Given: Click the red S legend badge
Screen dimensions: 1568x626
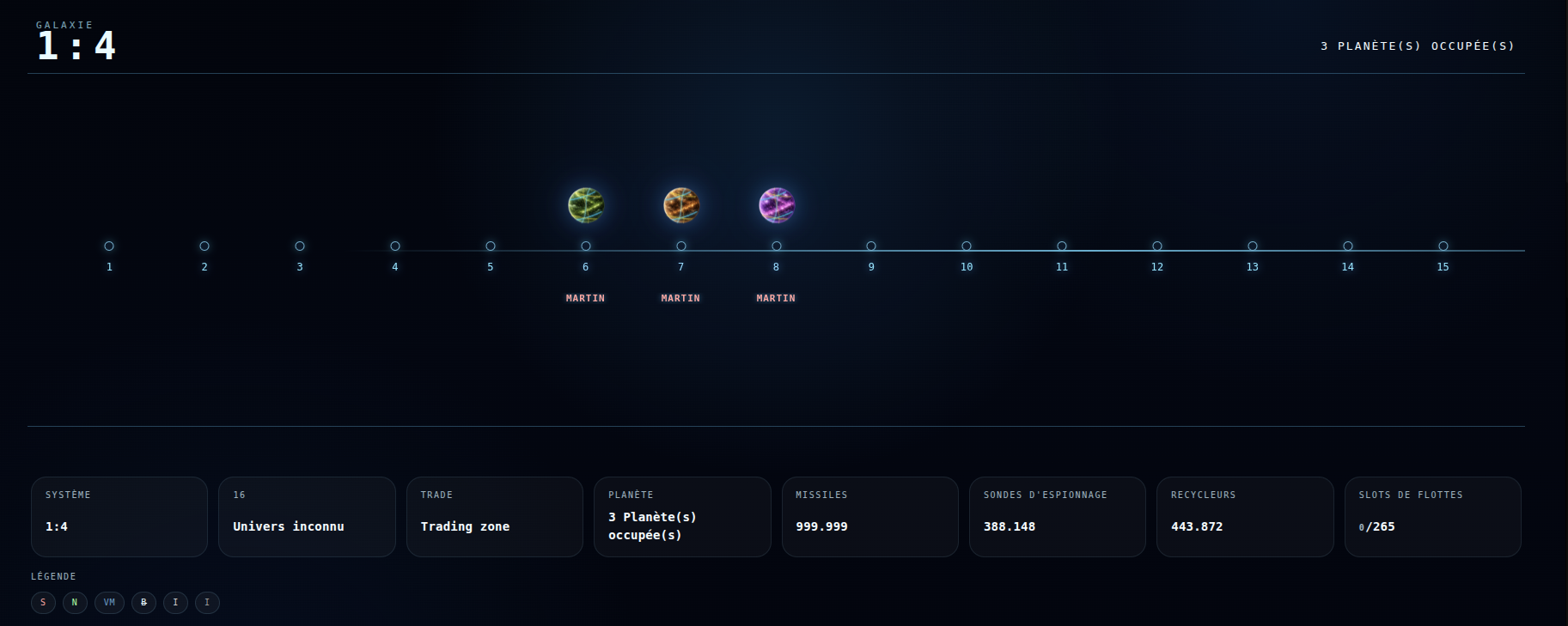Looking at the screenshot, I should click(x=43, y=603).
